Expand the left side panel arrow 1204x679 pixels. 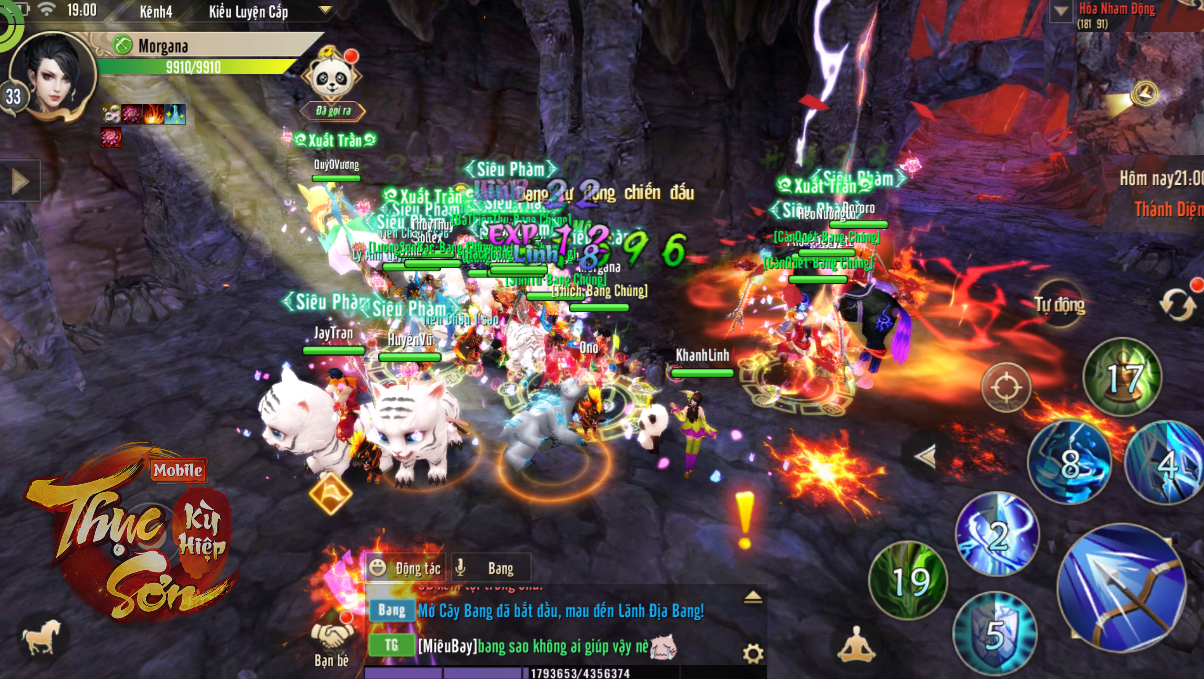click(19, 181)
